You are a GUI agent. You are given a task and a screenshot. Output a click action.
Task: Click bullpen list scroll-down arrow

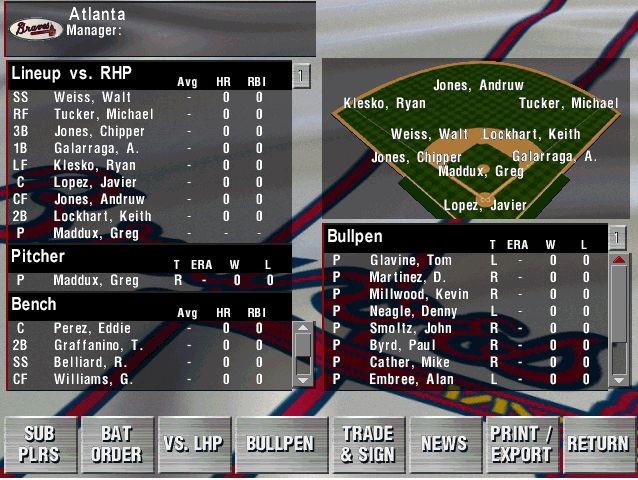(x=620, y=378)
